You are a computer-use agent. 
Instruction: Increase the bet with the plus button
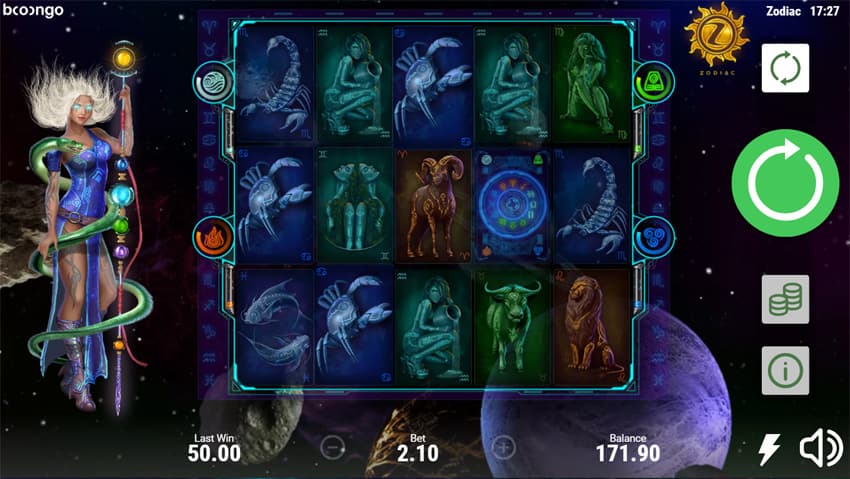click(505, 446)
